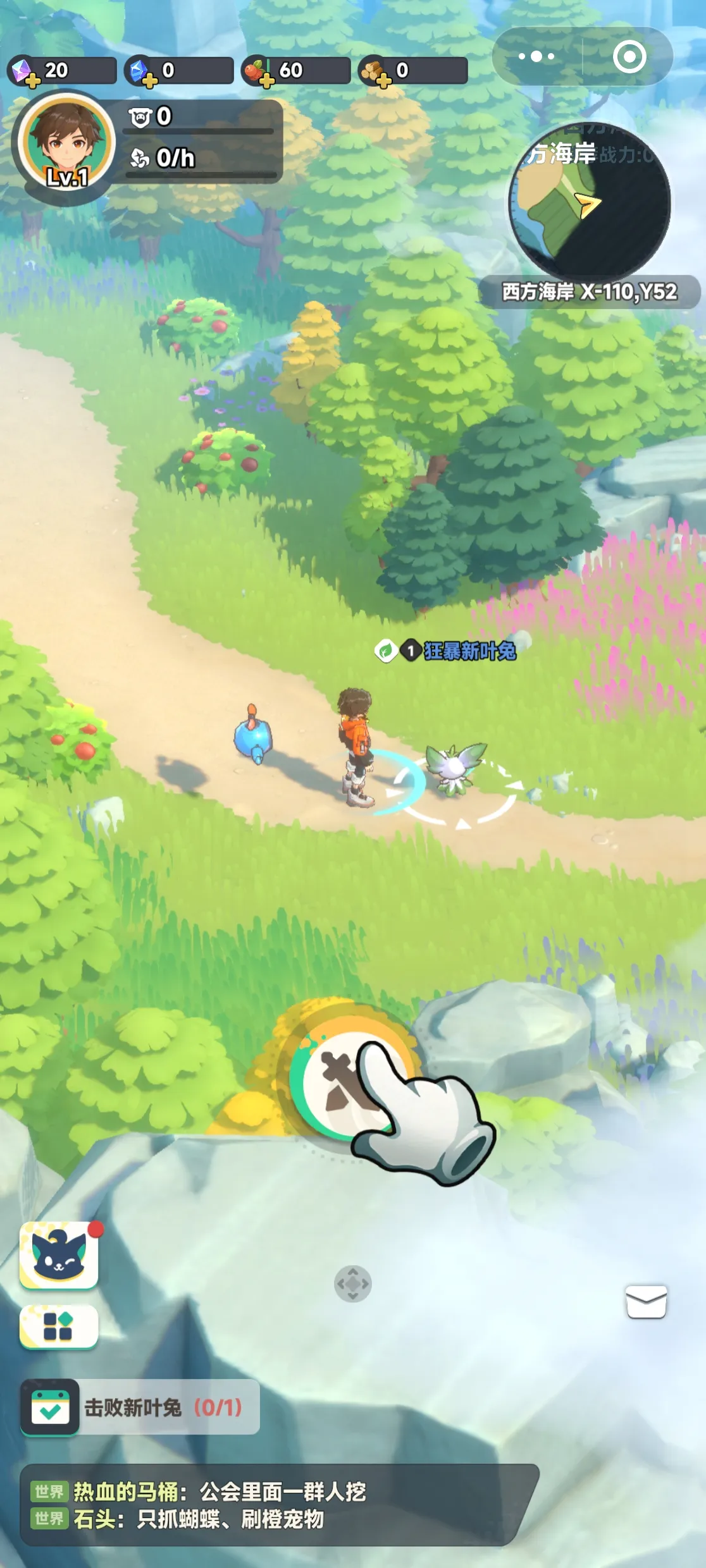
Task: Open the mail envelope inbox
Action: pyautogui.click(x=646, y=1302)
